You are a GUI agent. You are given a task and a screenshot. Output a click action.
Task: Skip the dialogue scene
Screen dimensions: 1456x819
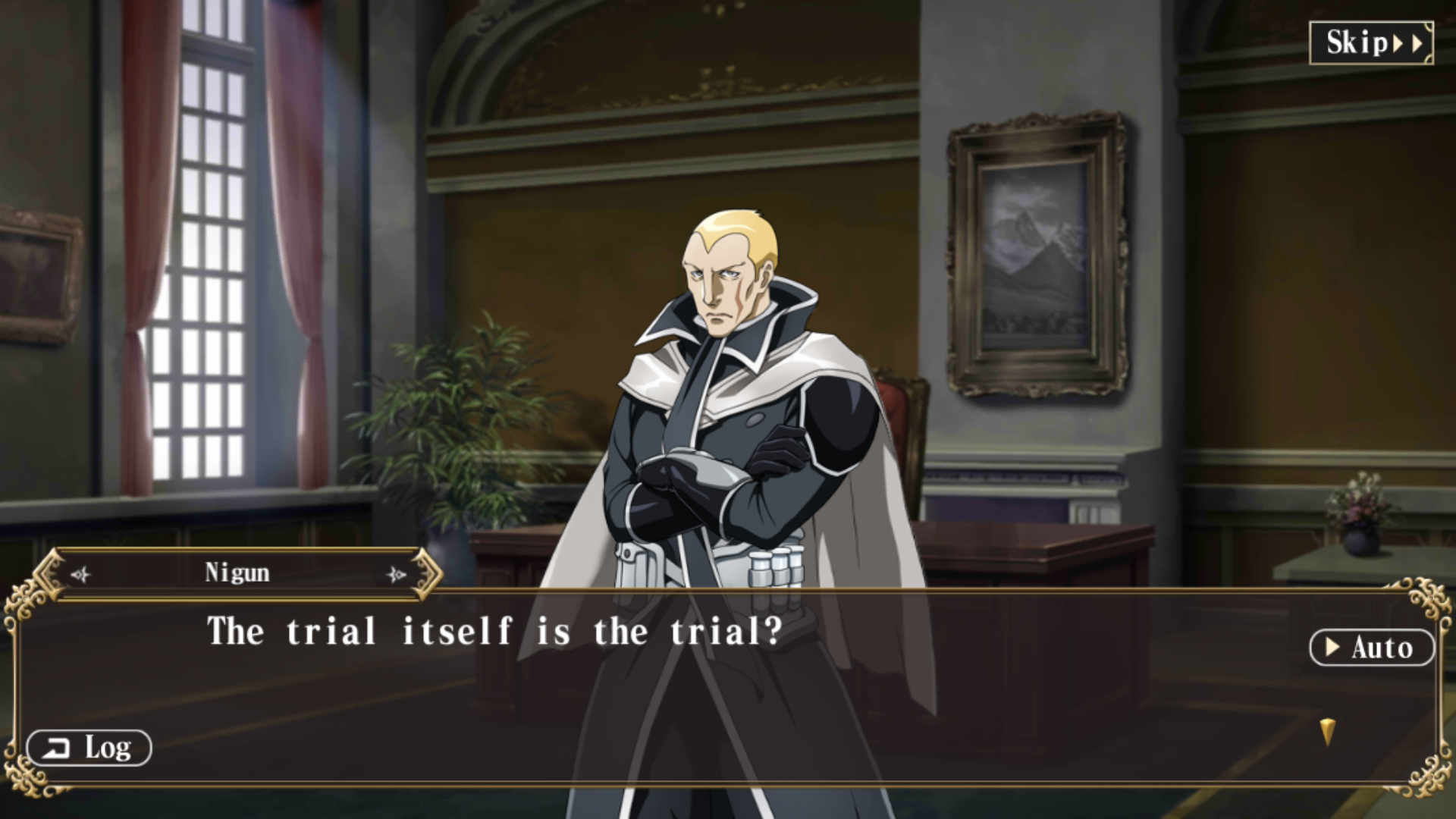click(1371, 43)
